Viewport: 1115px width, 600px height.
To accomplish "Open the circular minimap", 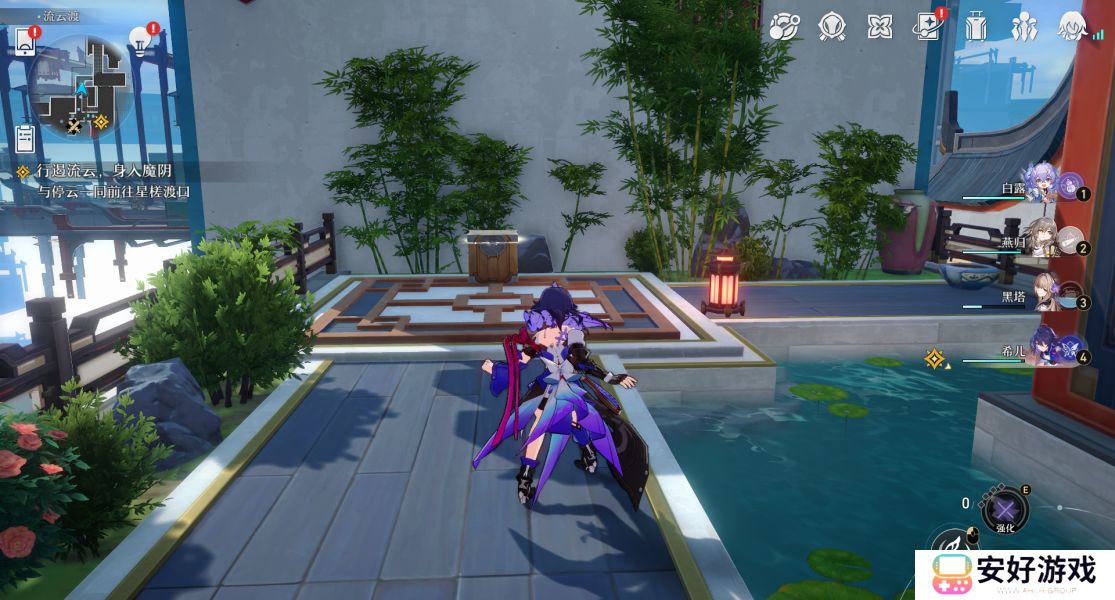I will pos(82,87).
